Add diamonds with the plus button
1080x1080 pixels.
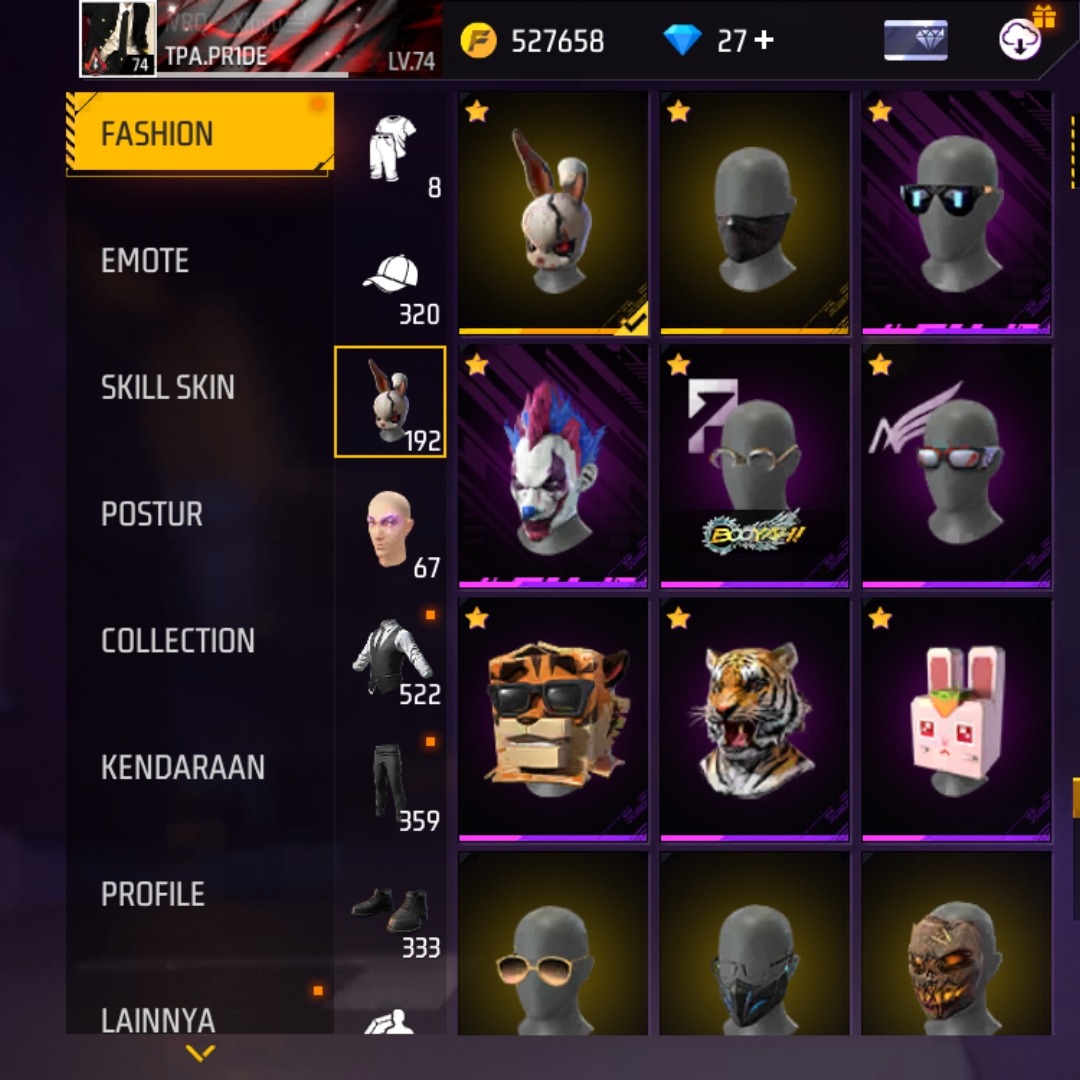pyautogui.click(x=764, y=41)
